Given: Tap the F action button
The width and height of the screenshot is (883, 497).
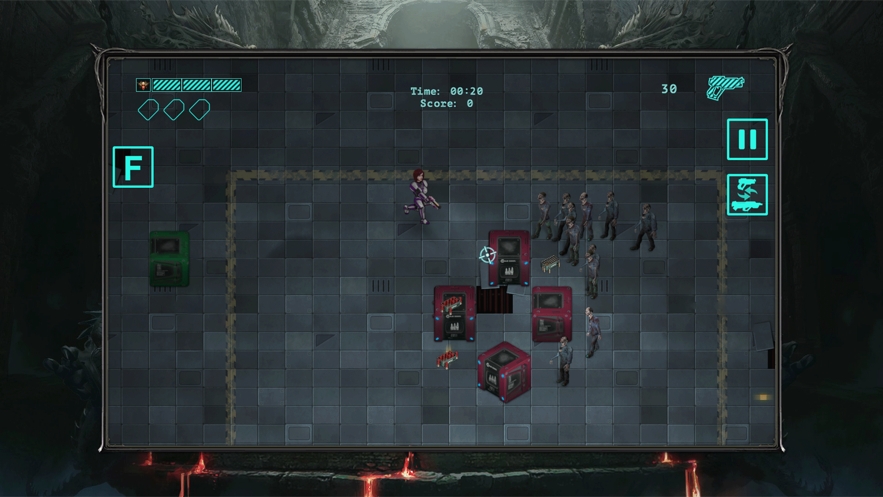Looking at the screenshot, I should tap(133, 166).
